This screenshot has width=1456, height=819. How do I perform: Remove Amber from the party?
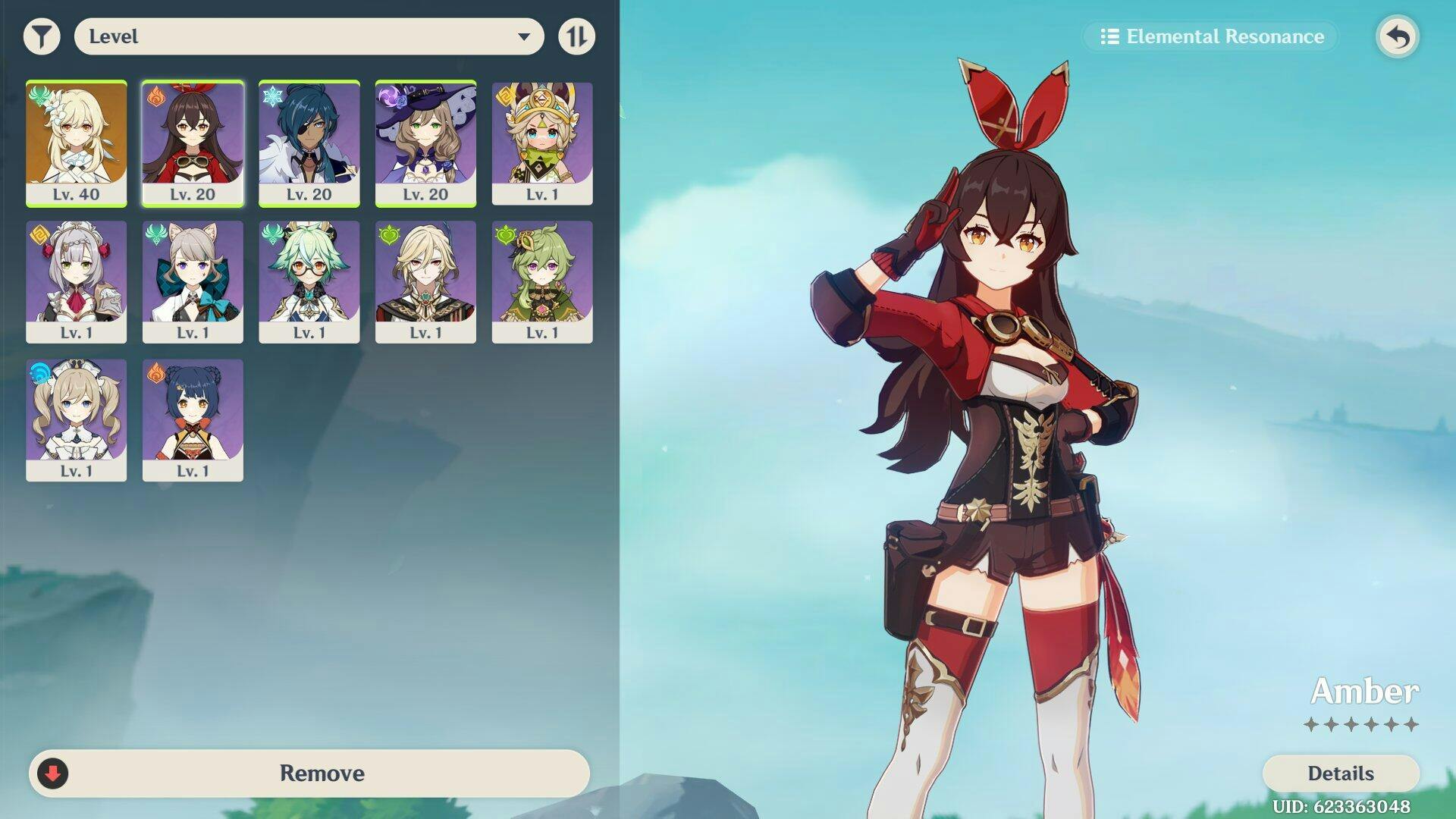309,773
